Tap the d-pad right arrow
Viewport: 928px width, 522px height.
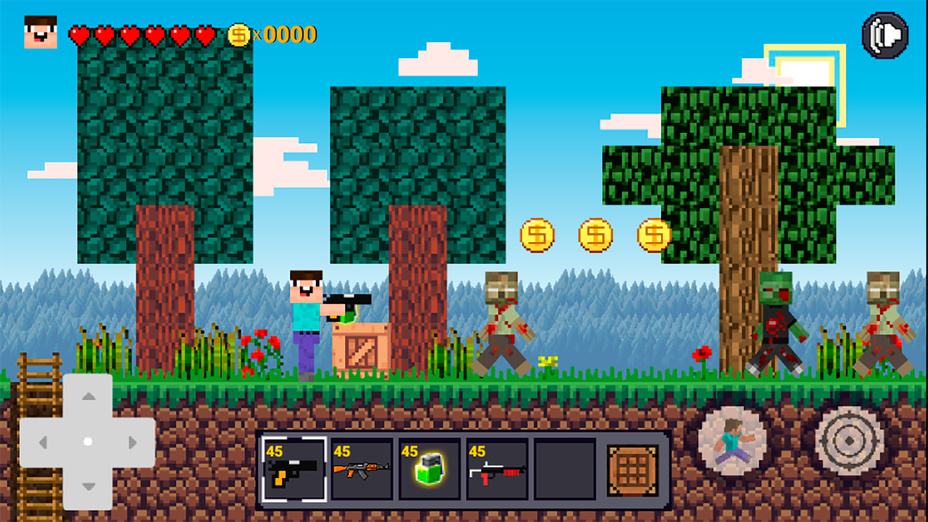click(x=132, y=441)
